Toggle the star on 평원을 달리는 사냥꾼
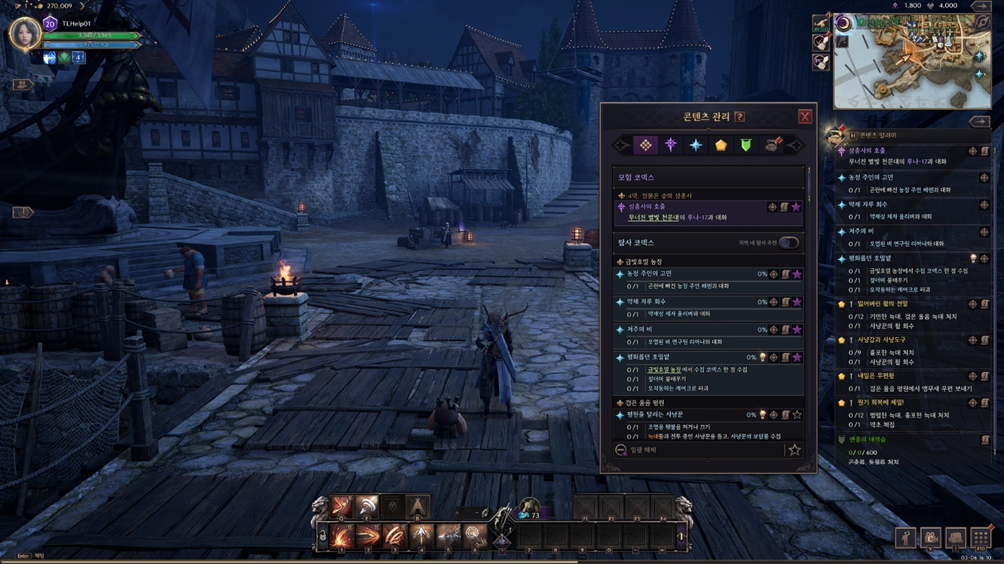 796,415
